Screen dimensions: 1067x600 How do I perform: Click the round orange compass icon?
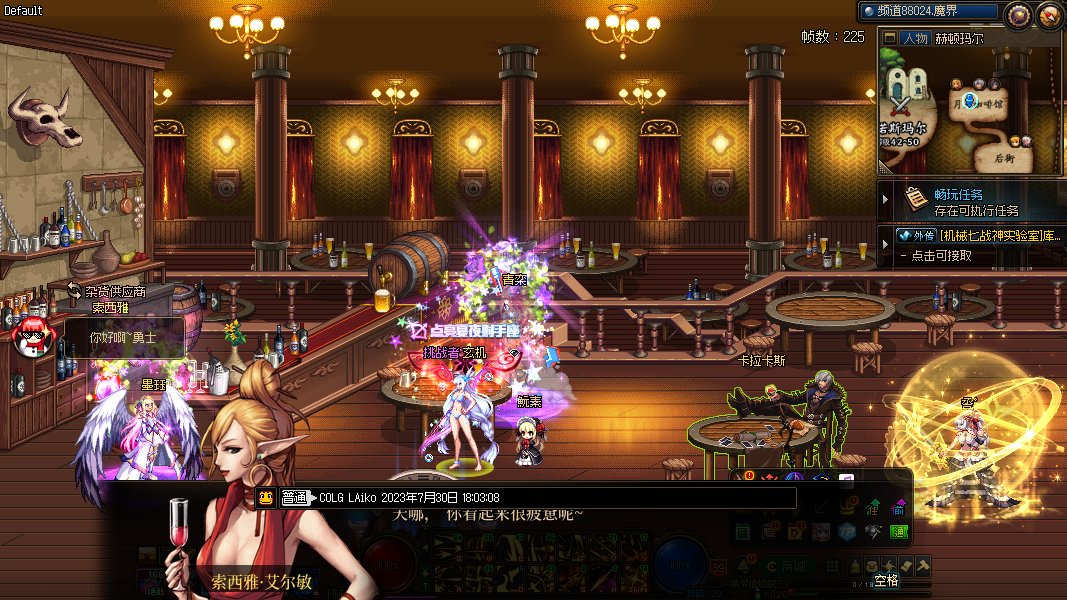pos(1049,14)
